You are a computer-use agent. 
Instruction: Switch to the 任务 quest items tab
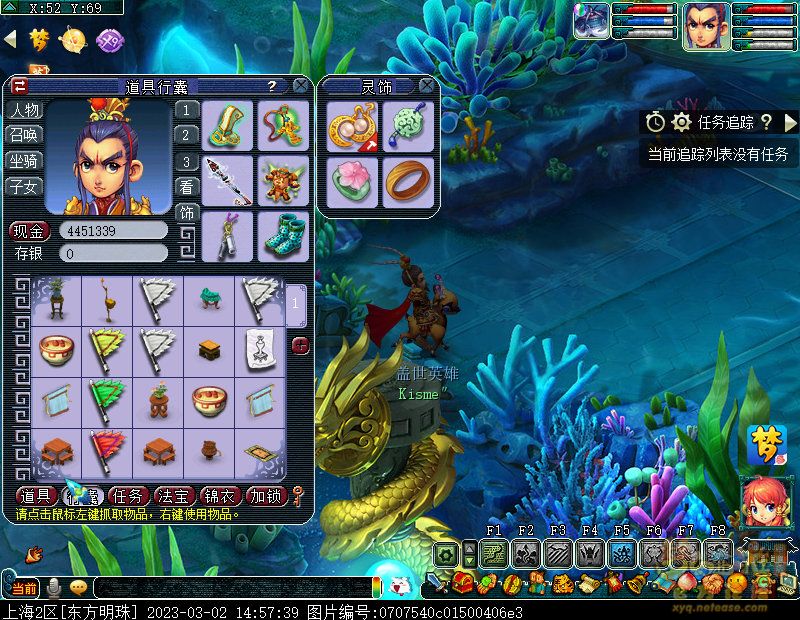click(130, 496)
